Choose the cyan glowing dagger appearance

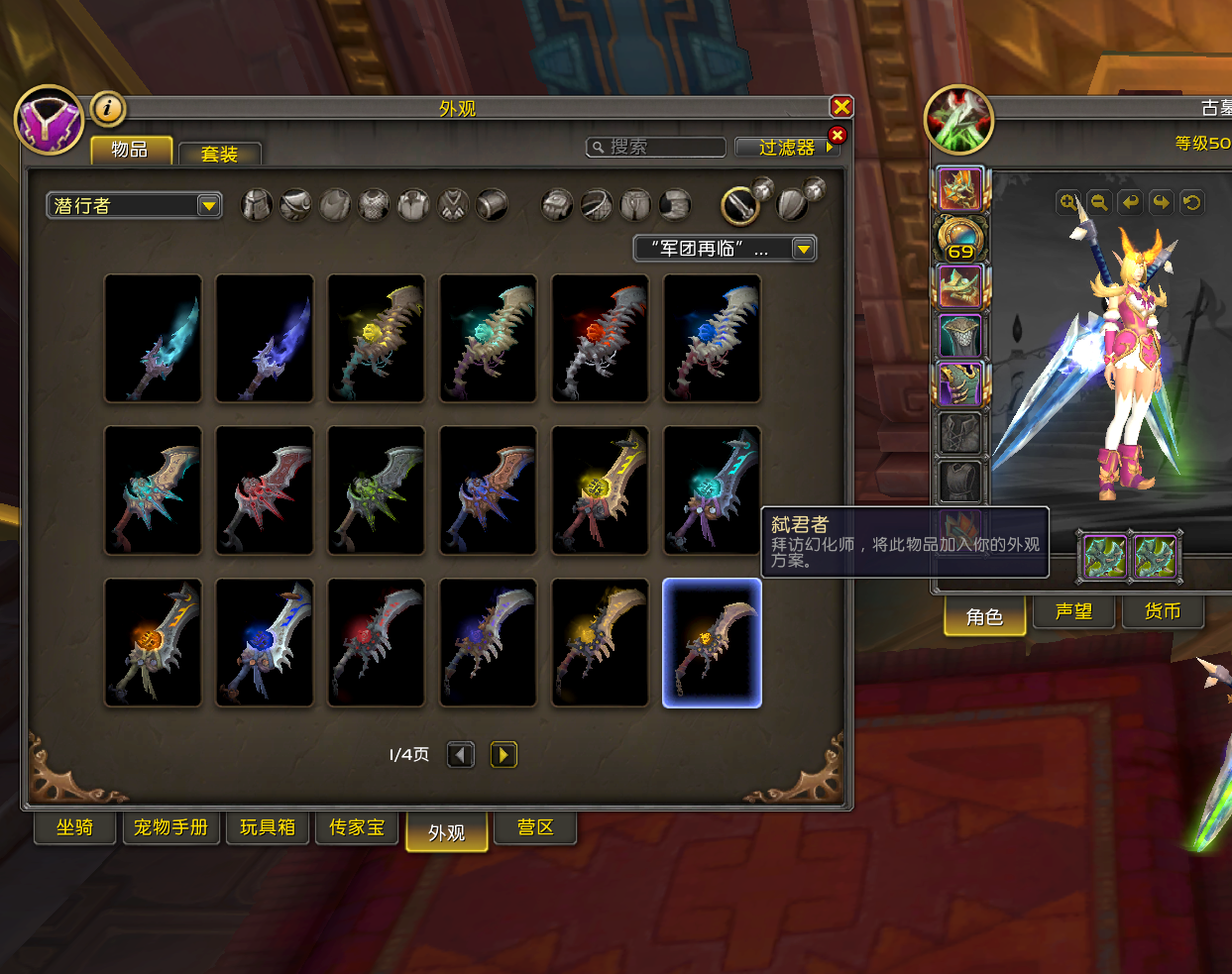(153, 338)
